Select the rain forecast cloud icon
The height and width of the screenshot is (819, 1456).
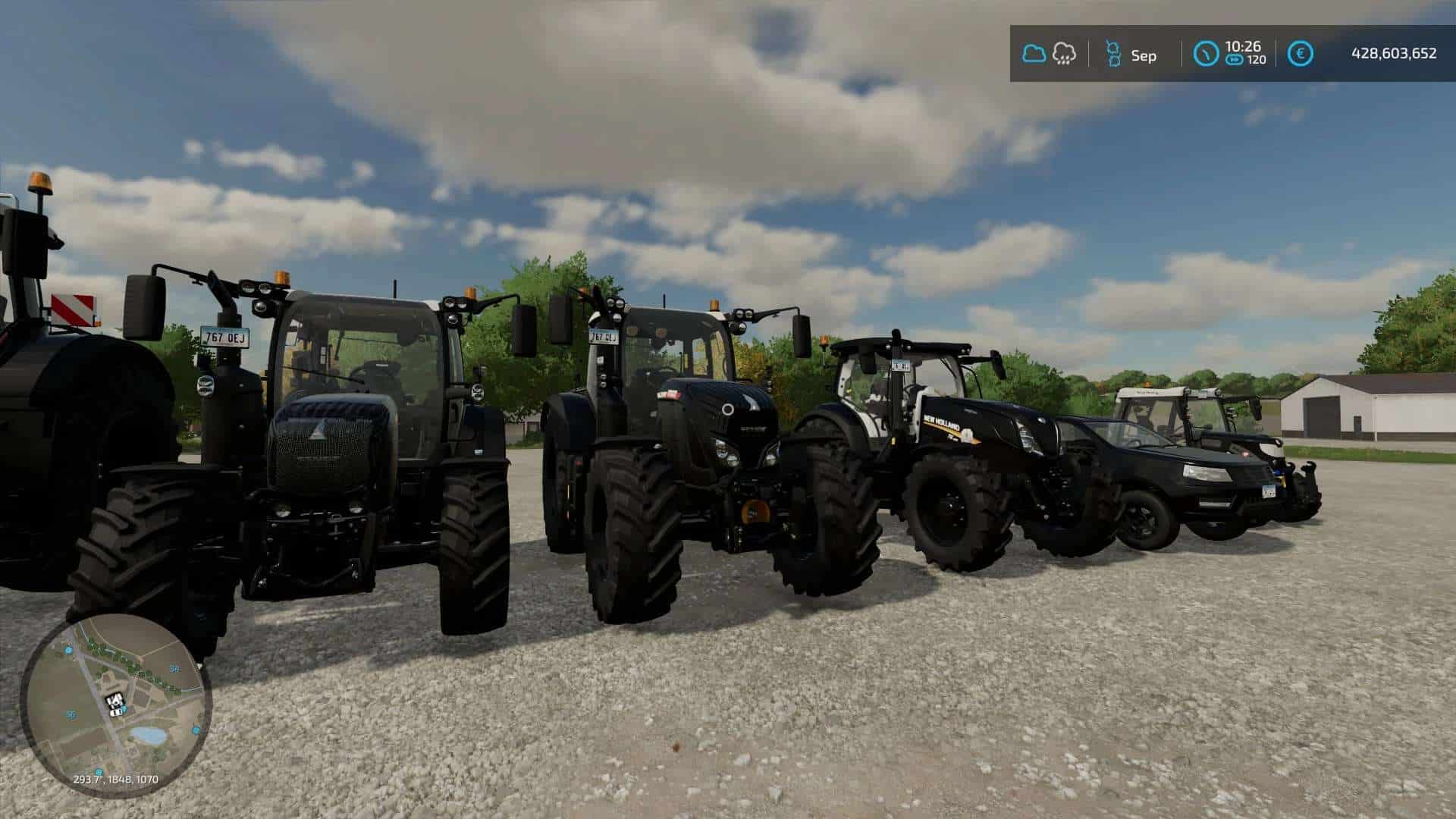pyautogui.click(x=1064, y=53)
